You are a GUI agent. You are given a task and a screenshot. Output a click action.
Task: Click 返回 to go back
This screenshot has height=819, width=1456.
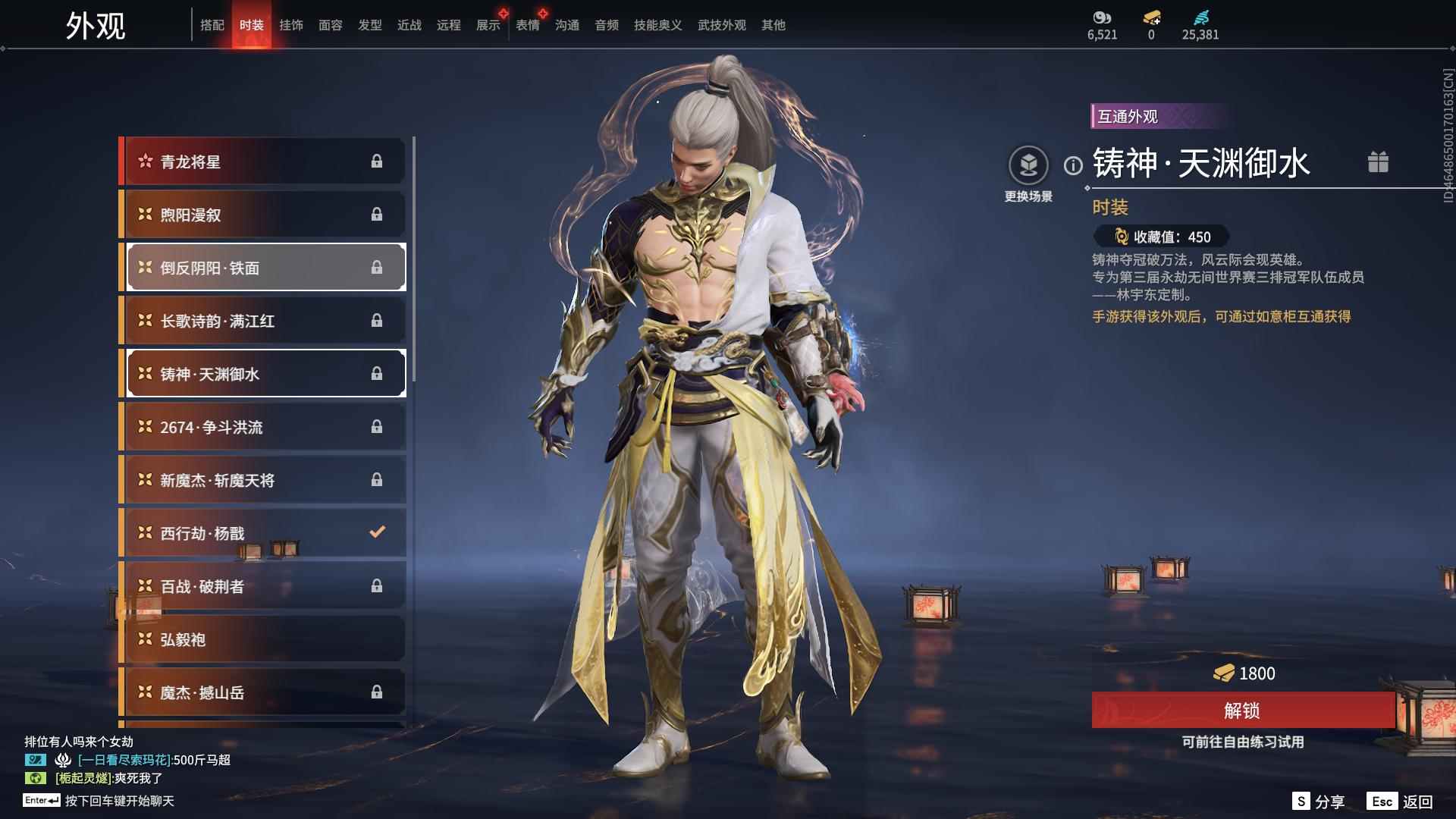[1417, 802]
